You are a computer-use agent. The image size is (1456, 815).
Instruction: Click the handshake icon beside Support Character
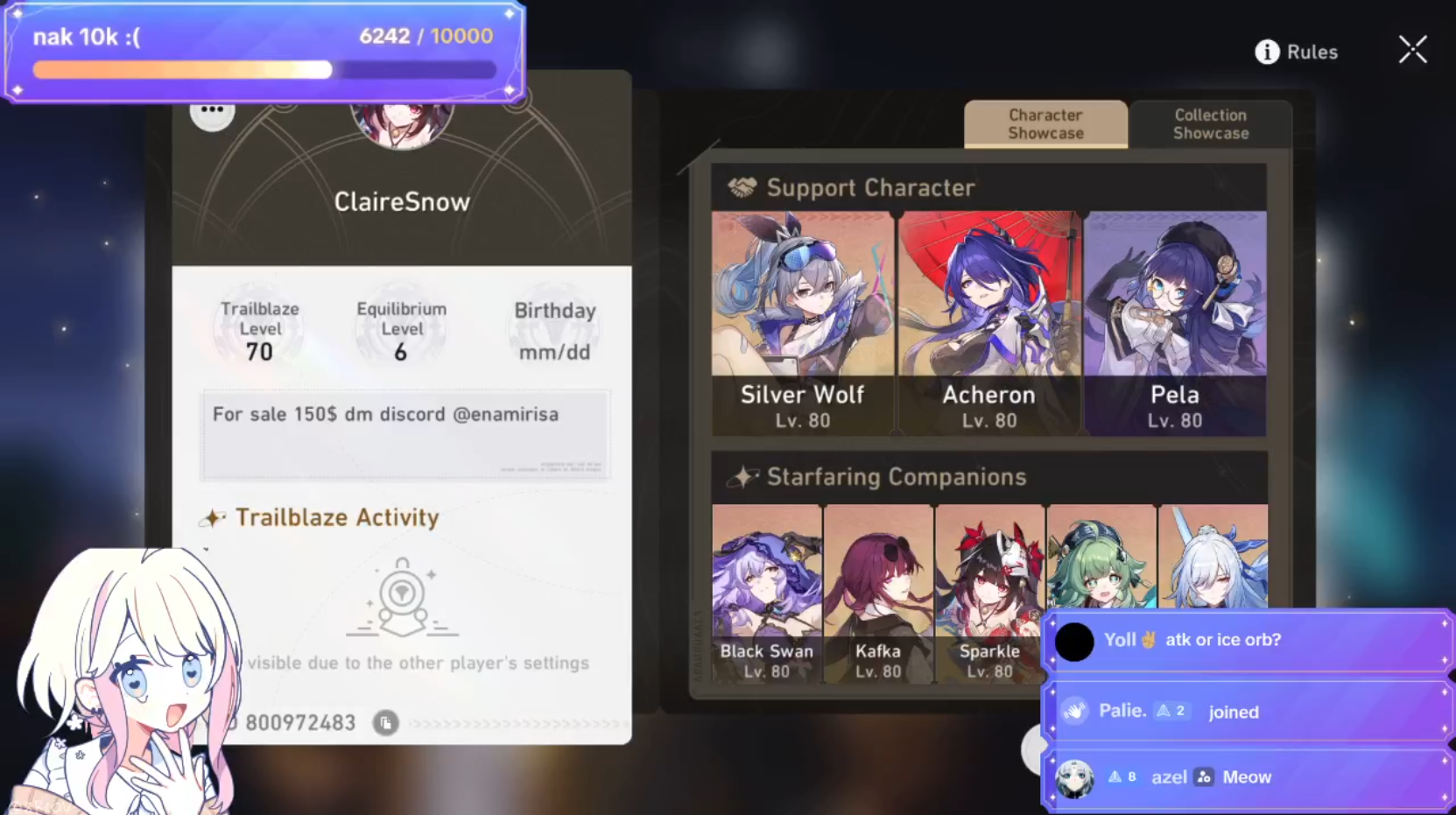pos(742,186)
